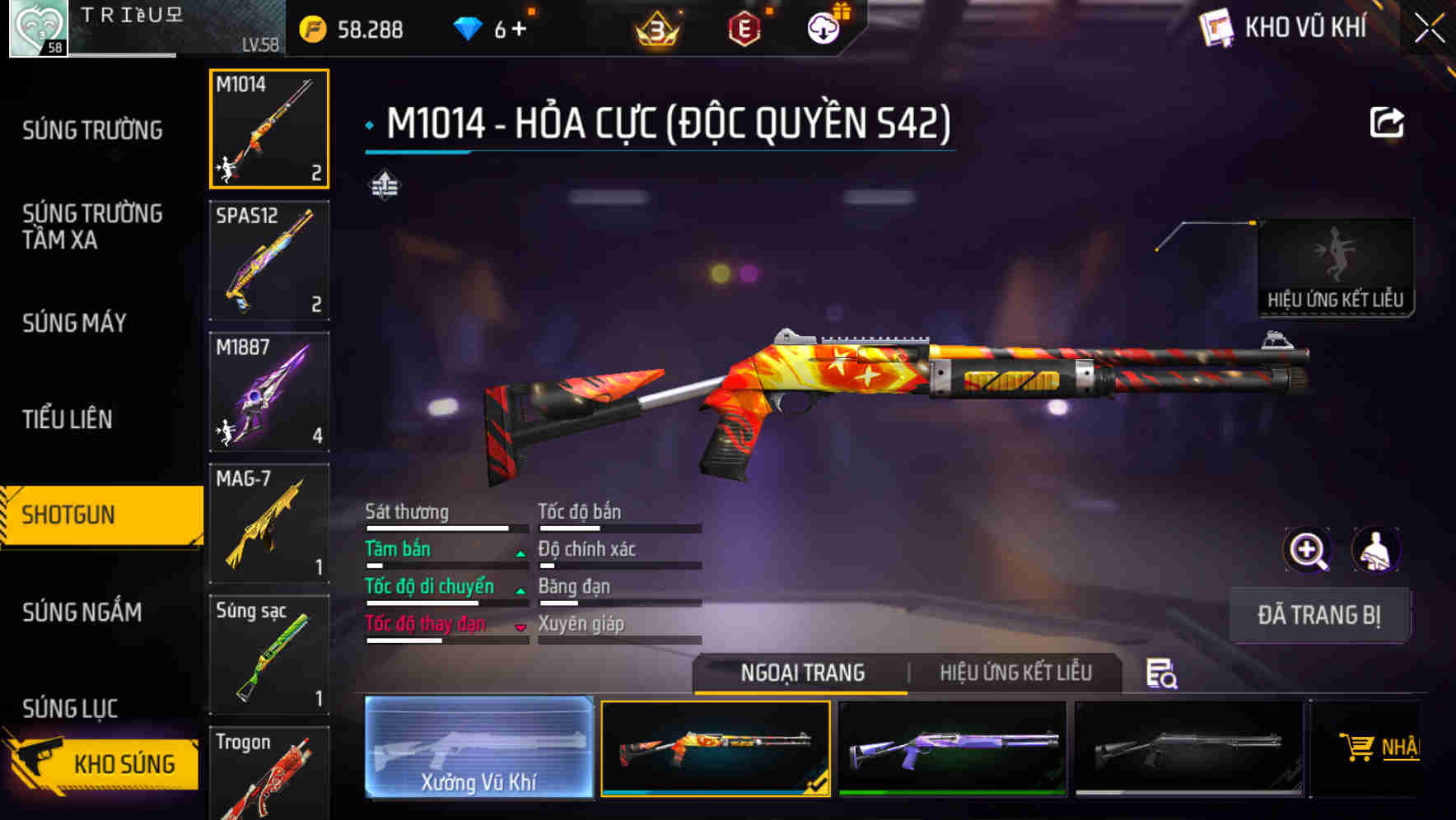Select the SÚNG NGẮM category
Image resolution: width=1456 pixels, height=820 pixels.
pos(82,613)
